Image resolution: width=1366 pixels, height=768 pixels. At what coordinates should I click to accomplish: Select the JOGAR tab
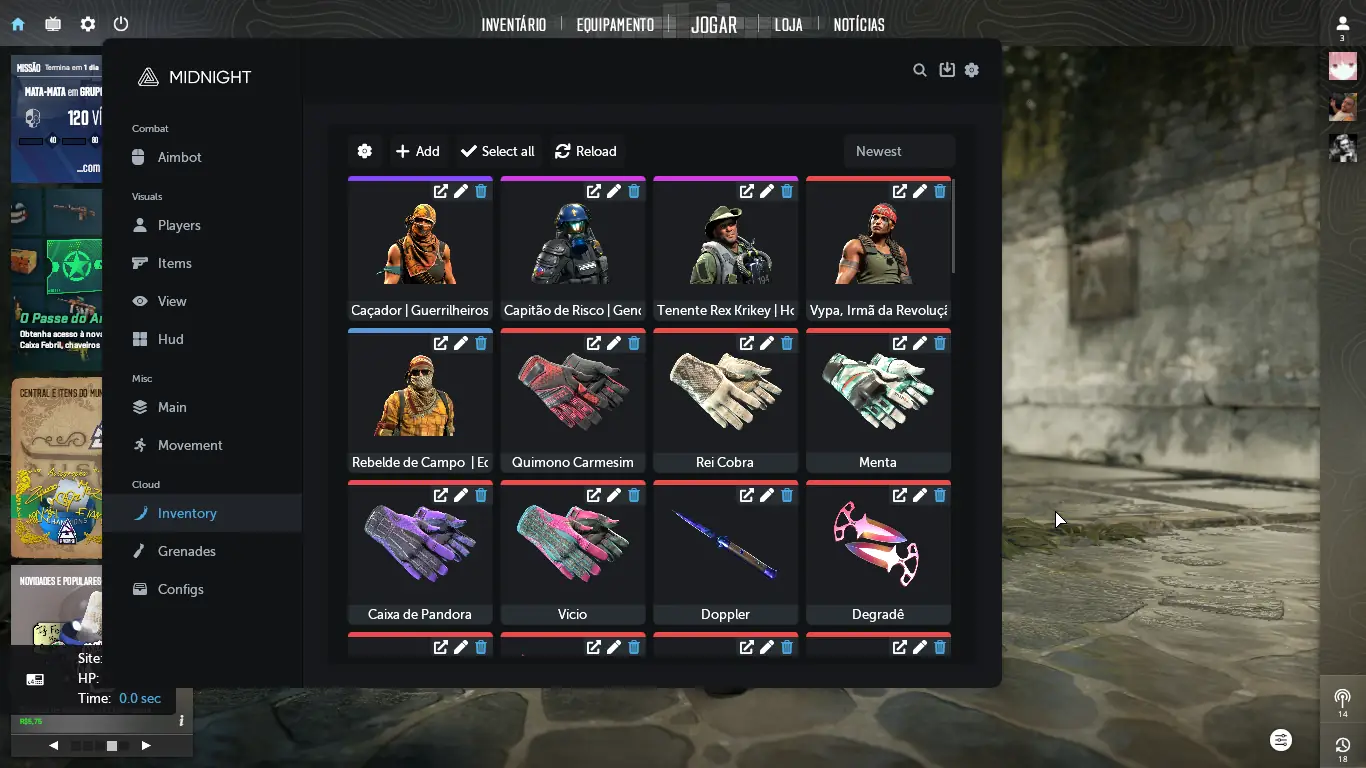coord(714,25)
